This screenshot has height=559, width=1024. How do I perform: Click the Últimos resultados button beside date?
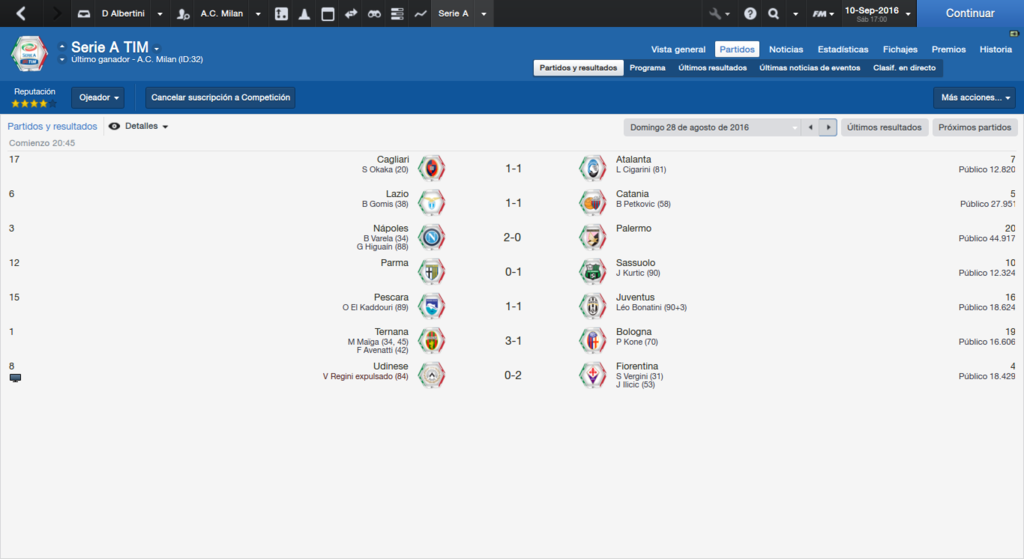click(x=884, y=128)
